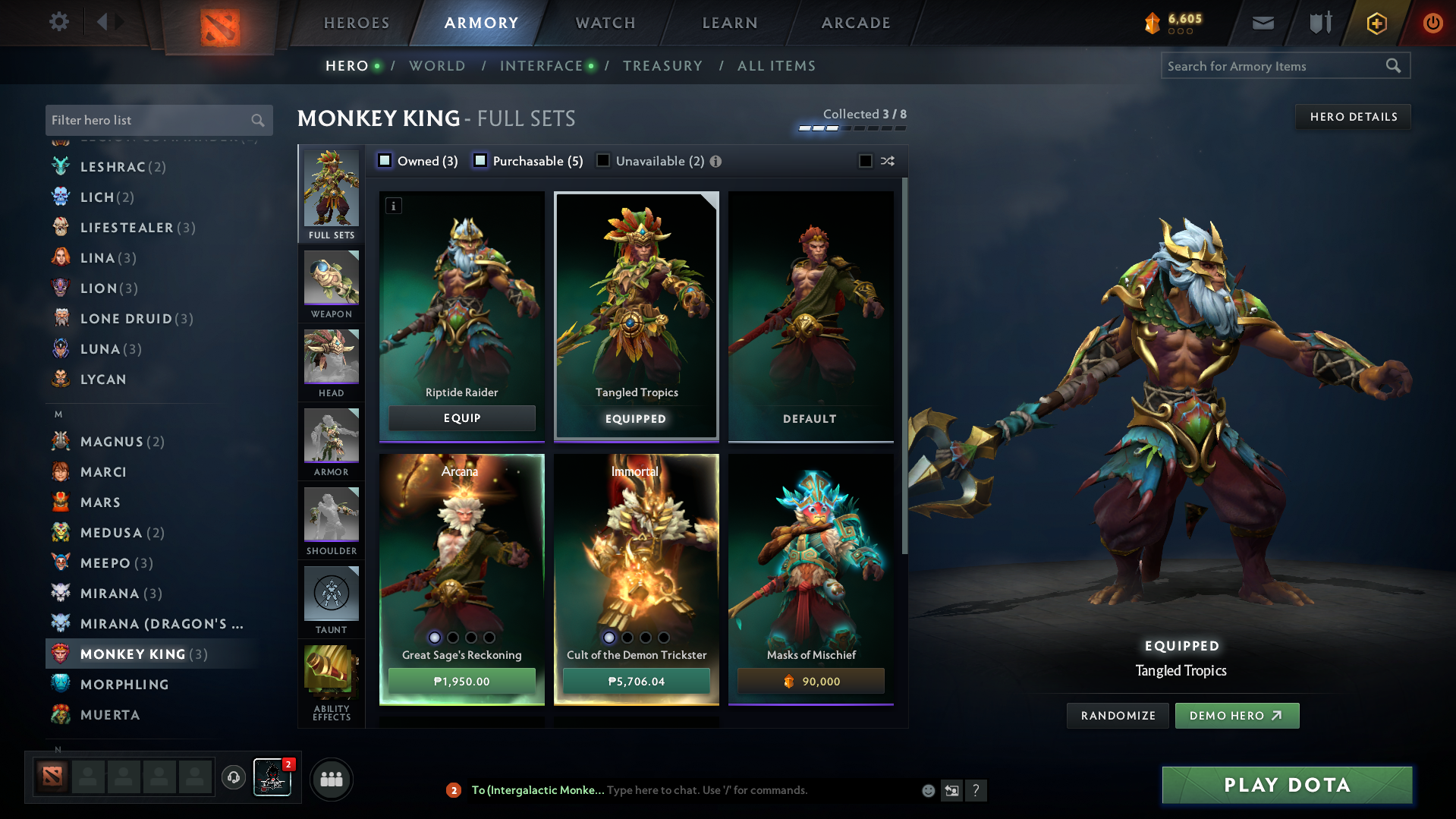Purchase Masks of Mischief for 90,000 shards

pos(810,682)
